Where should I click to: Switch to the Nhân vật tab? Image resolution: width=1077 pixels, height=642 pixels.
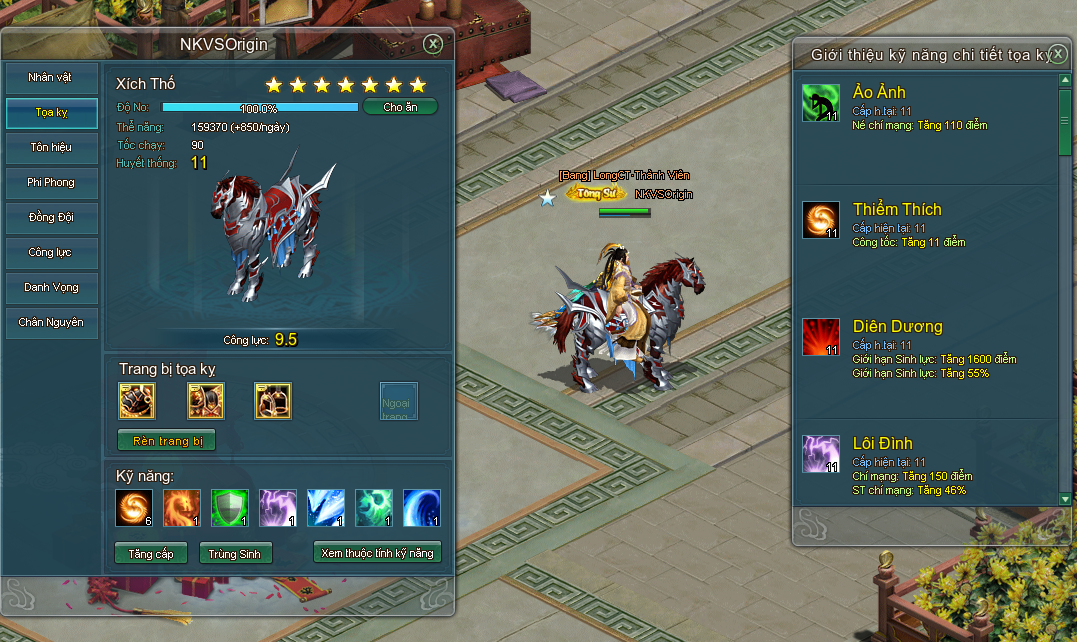click(52, 78)
